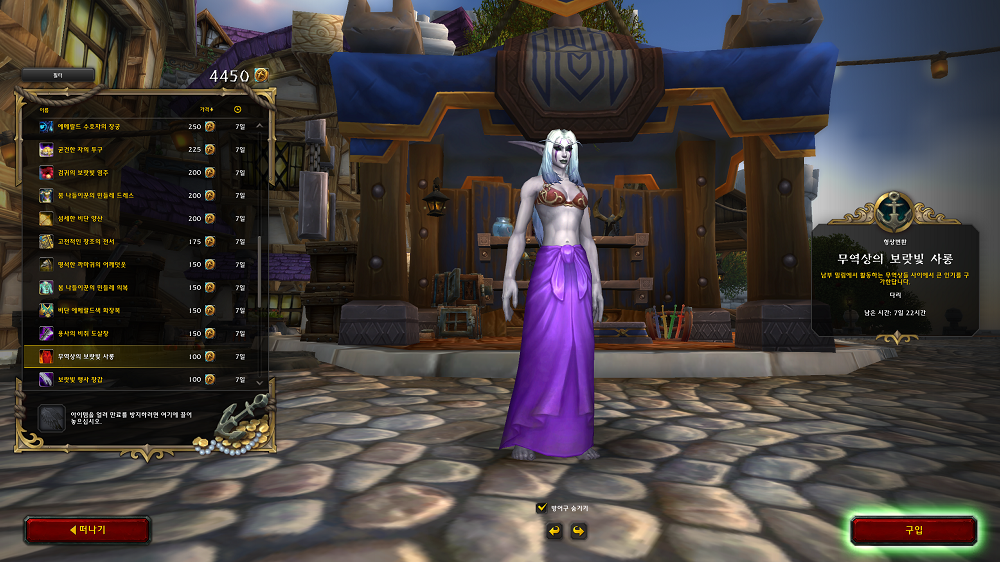Toggle the 방어구 숨기기 checkbox
Image resolution: width=1000 pixels, height=562 pixels.
click(x=542, y=508)
